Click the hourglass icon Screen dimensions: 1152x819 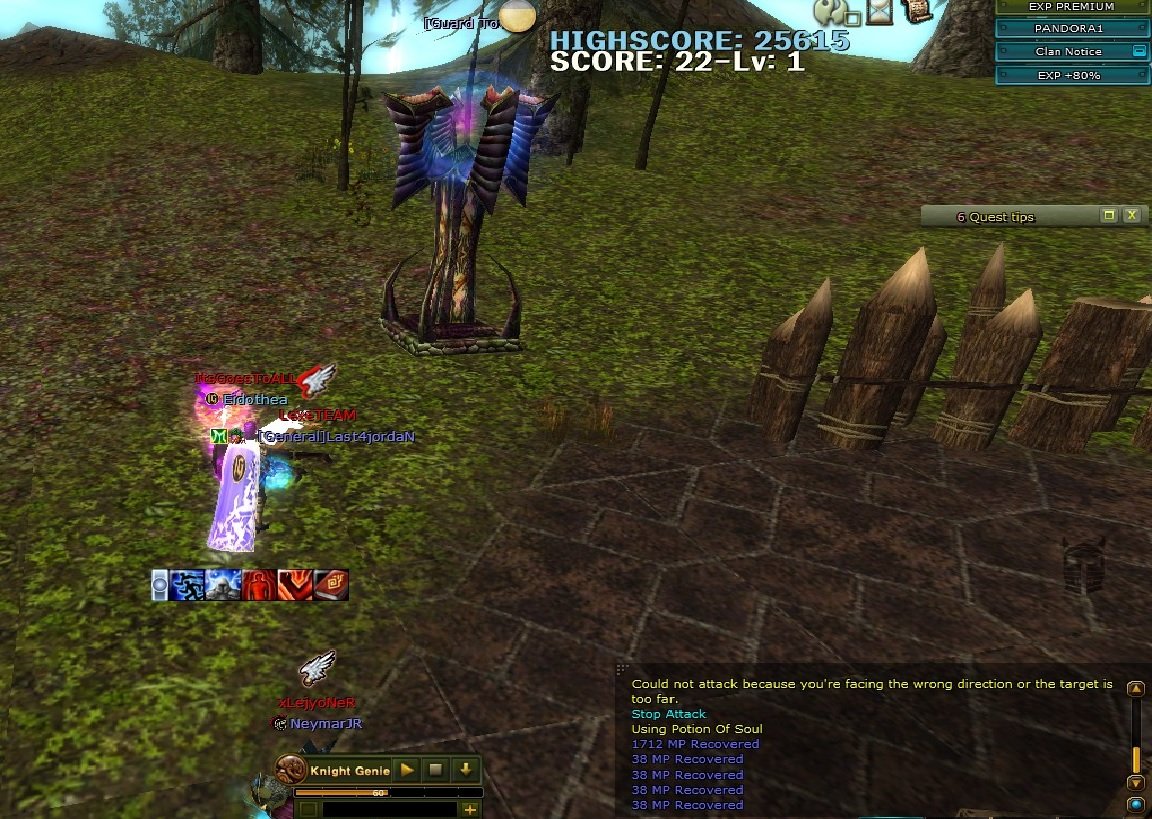click(879, 11)
